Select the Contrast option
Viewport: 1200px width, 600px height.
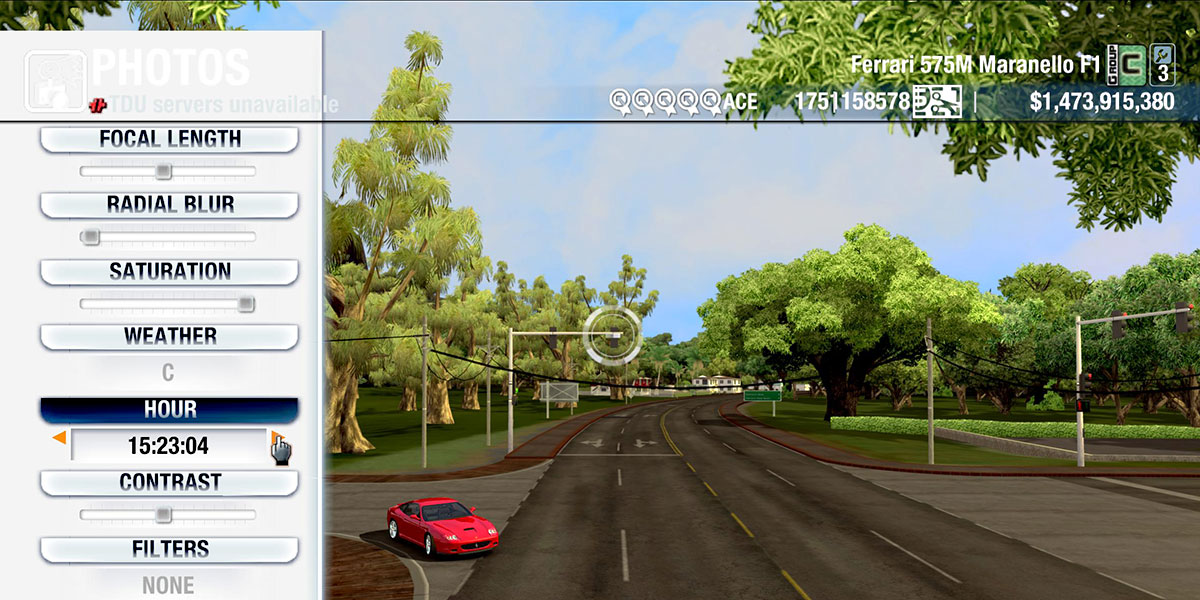169,482
